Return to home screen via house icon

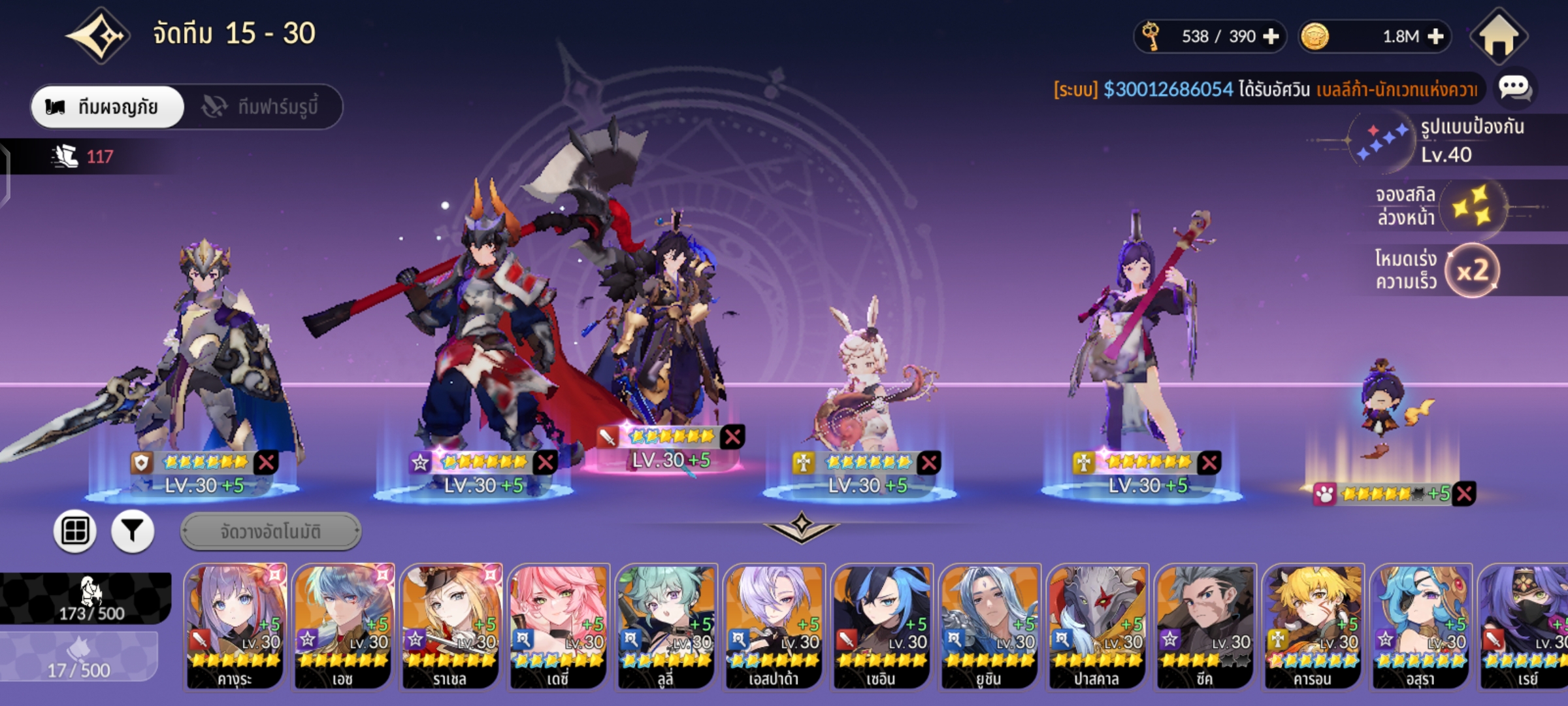coord(1499,37)
